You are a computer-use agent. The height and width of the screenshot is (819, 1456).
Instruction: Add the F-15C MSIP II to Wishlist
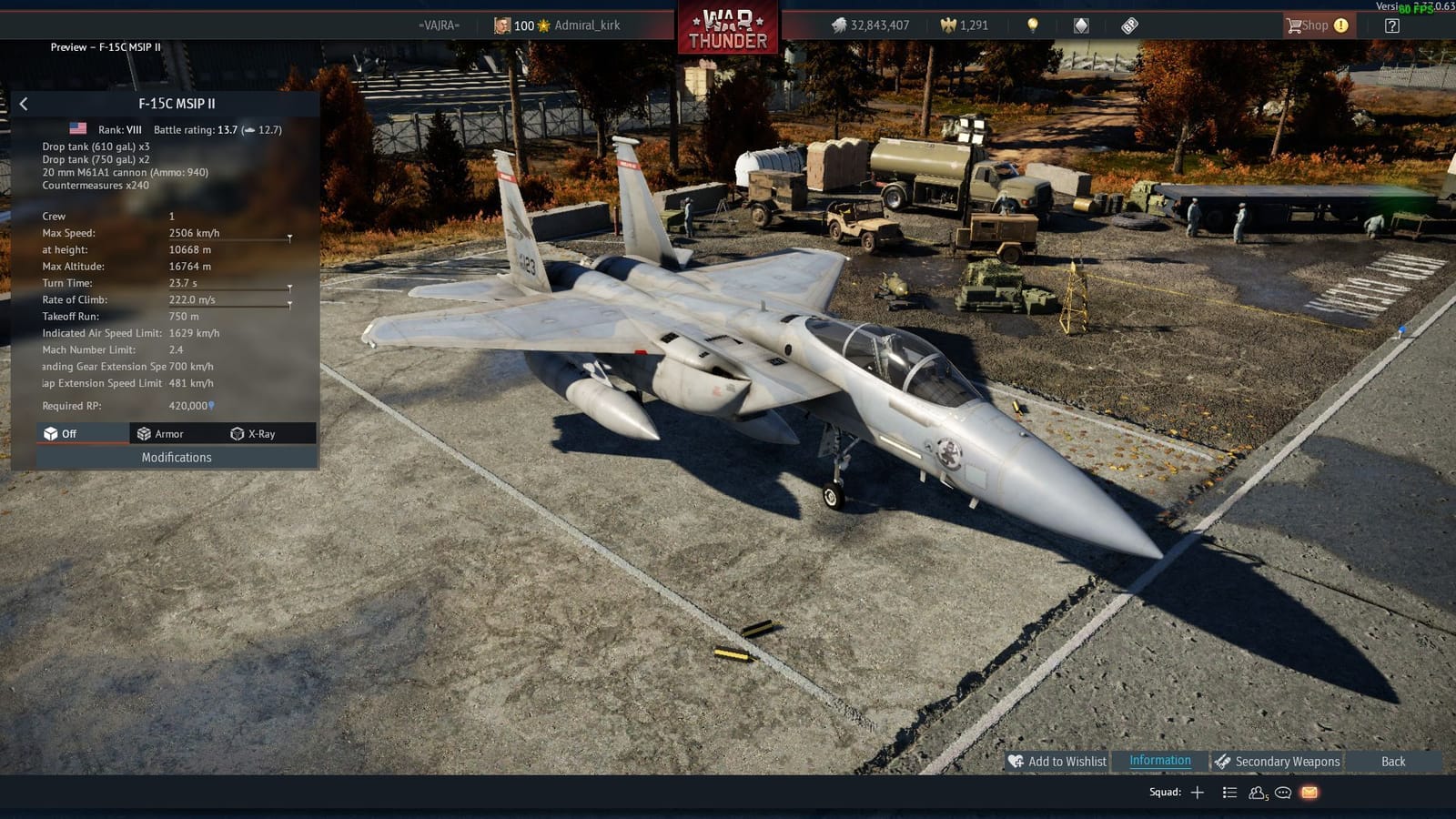tap(1058, 762)
